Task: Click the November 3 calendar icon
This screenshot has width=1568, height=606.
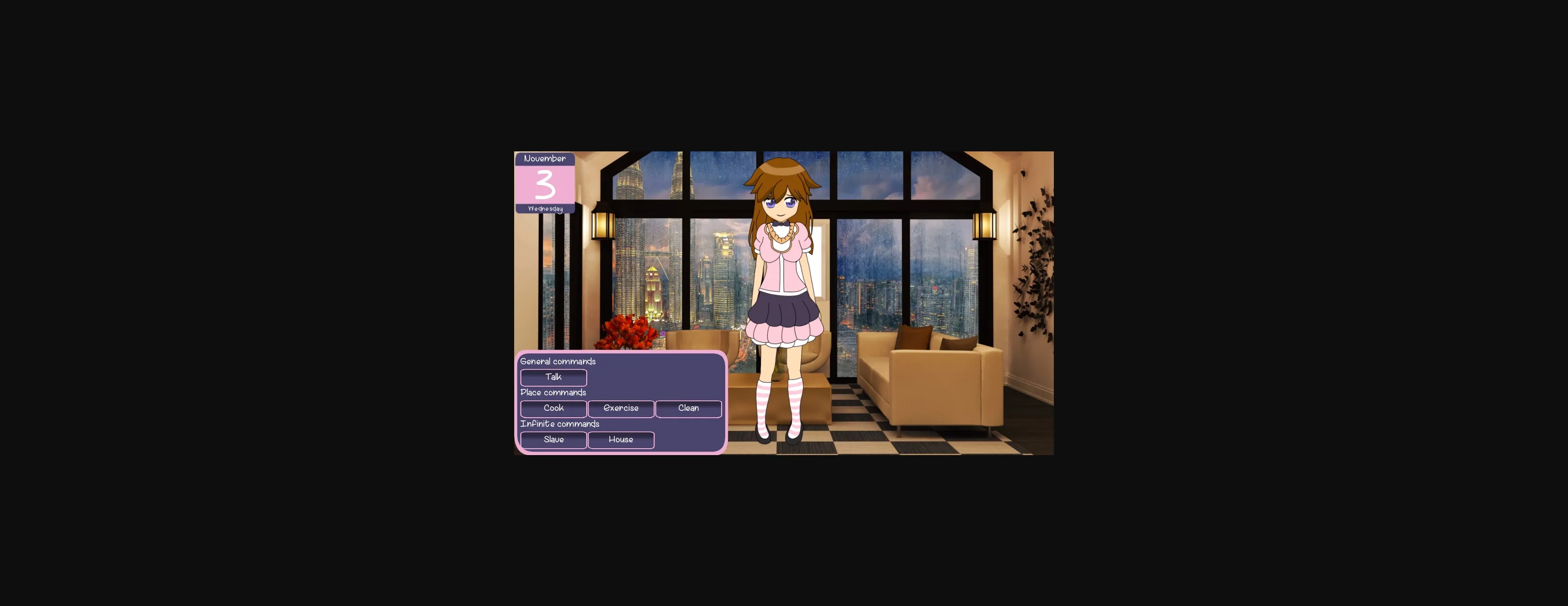Action: coord(546,183)
